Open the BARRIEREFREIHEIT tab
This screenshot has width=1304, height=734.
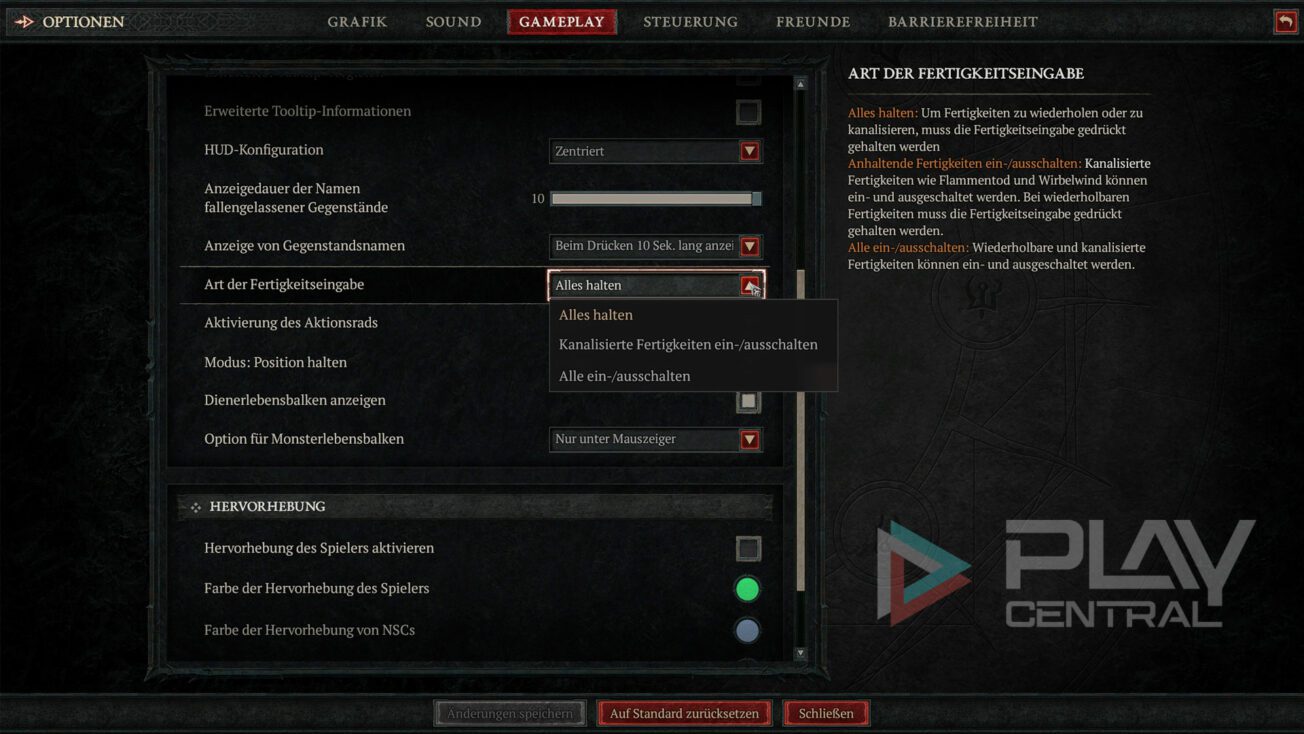[962, 21]
